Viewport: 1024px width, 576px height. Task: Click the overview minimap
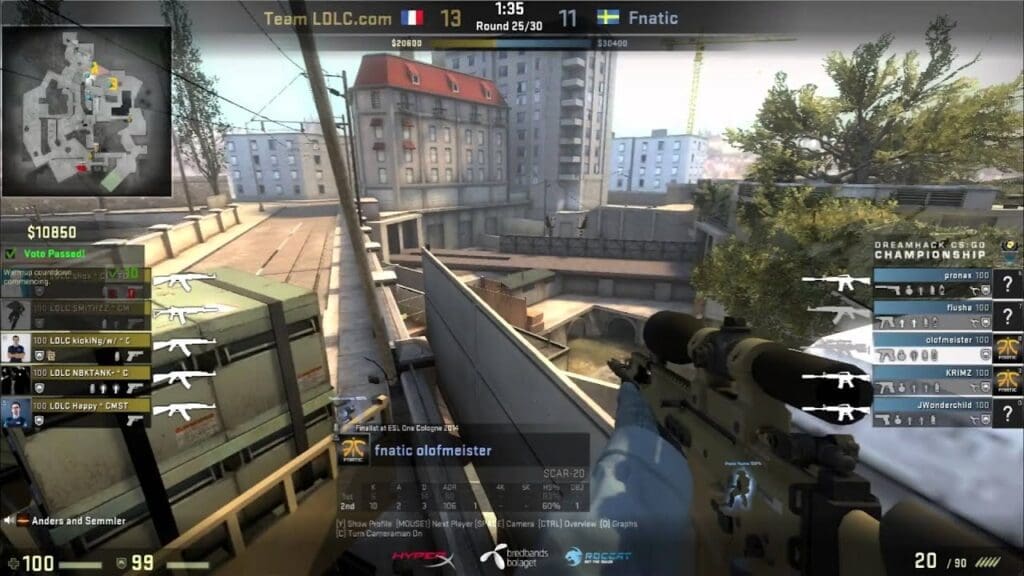click(x=86, y=110)
